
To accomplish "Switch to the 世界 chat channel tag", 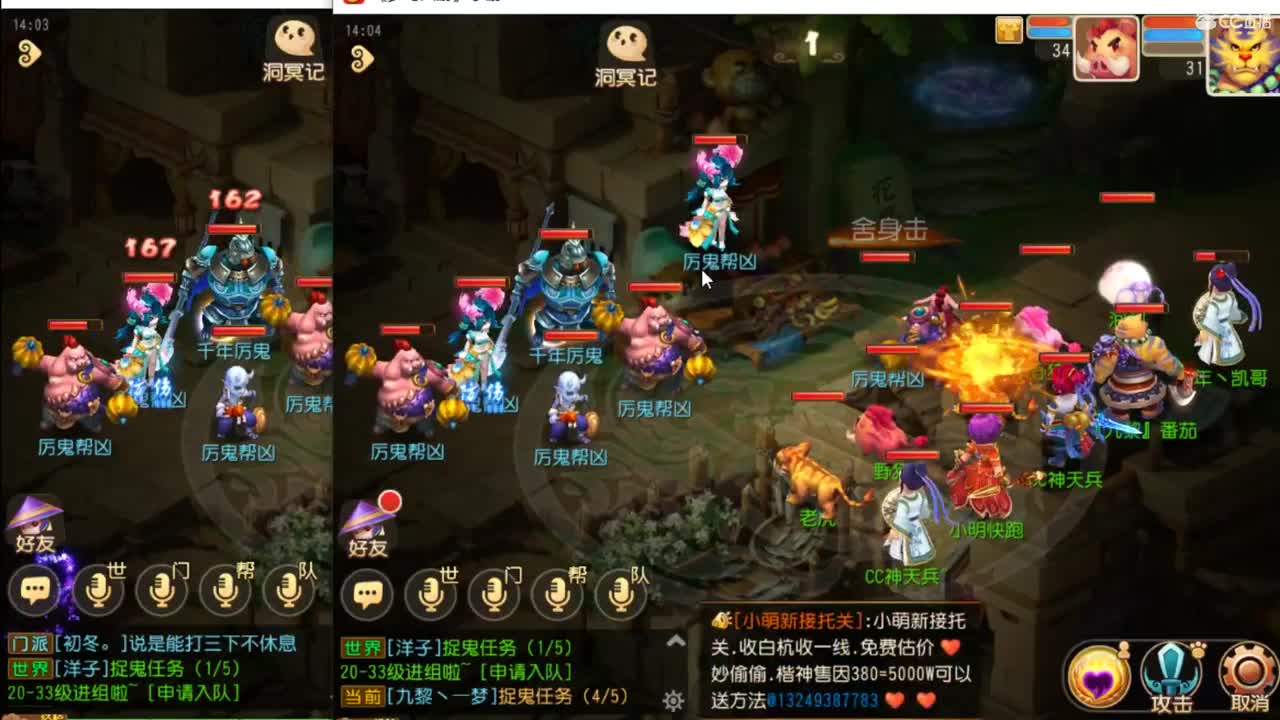I will 363,648.
